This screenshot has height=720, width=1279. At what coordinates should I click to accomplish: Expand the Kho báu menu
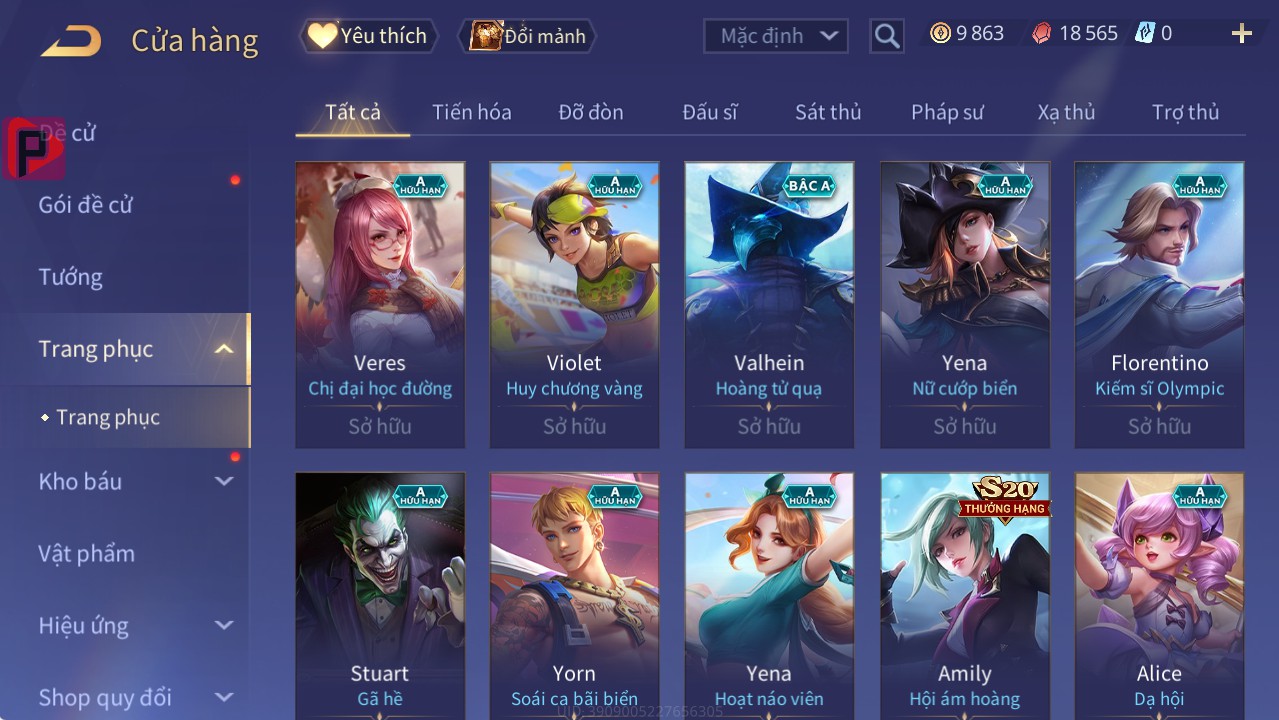coord(135,481)
